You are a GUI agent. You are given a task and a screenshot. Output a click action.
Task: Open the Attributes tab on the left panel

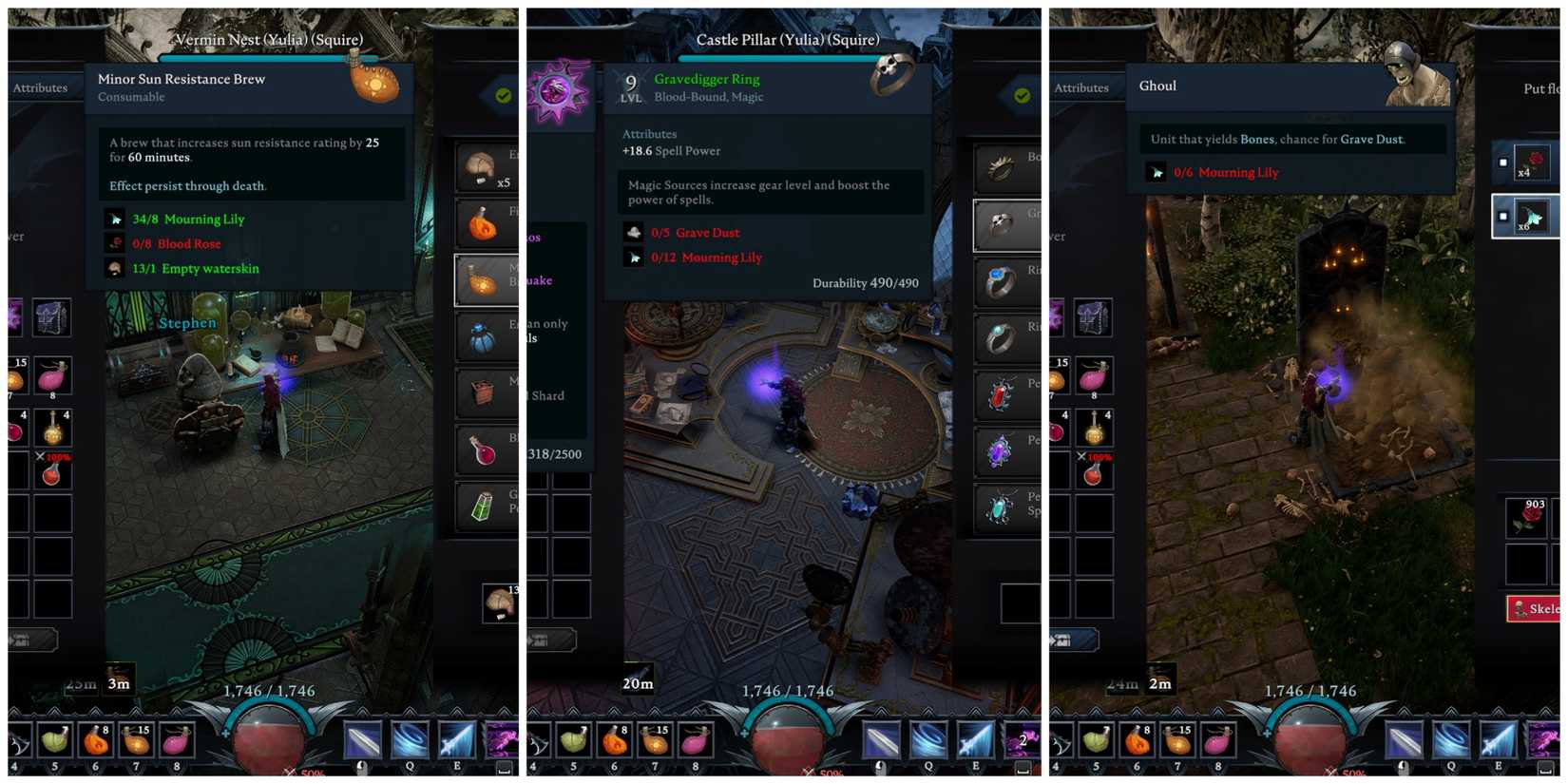tap(41, 87)
